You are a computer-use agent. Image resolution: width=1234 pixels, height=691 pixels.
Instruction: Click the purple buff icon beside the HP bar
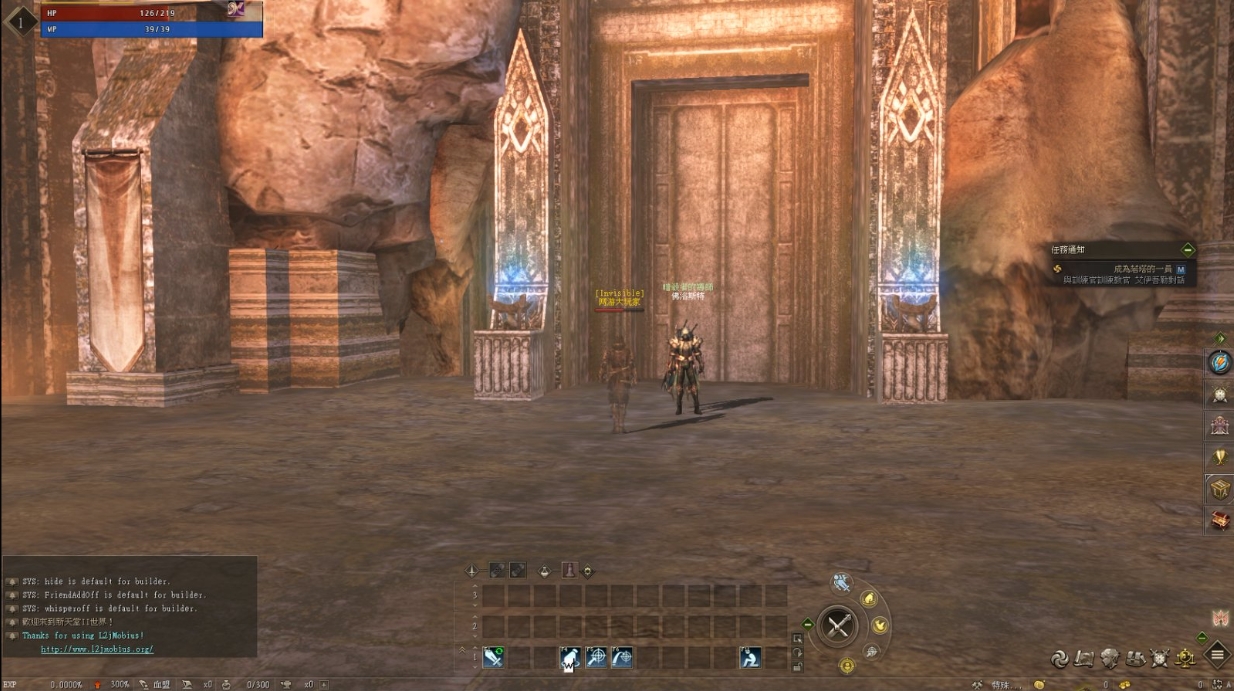[237, 9]
